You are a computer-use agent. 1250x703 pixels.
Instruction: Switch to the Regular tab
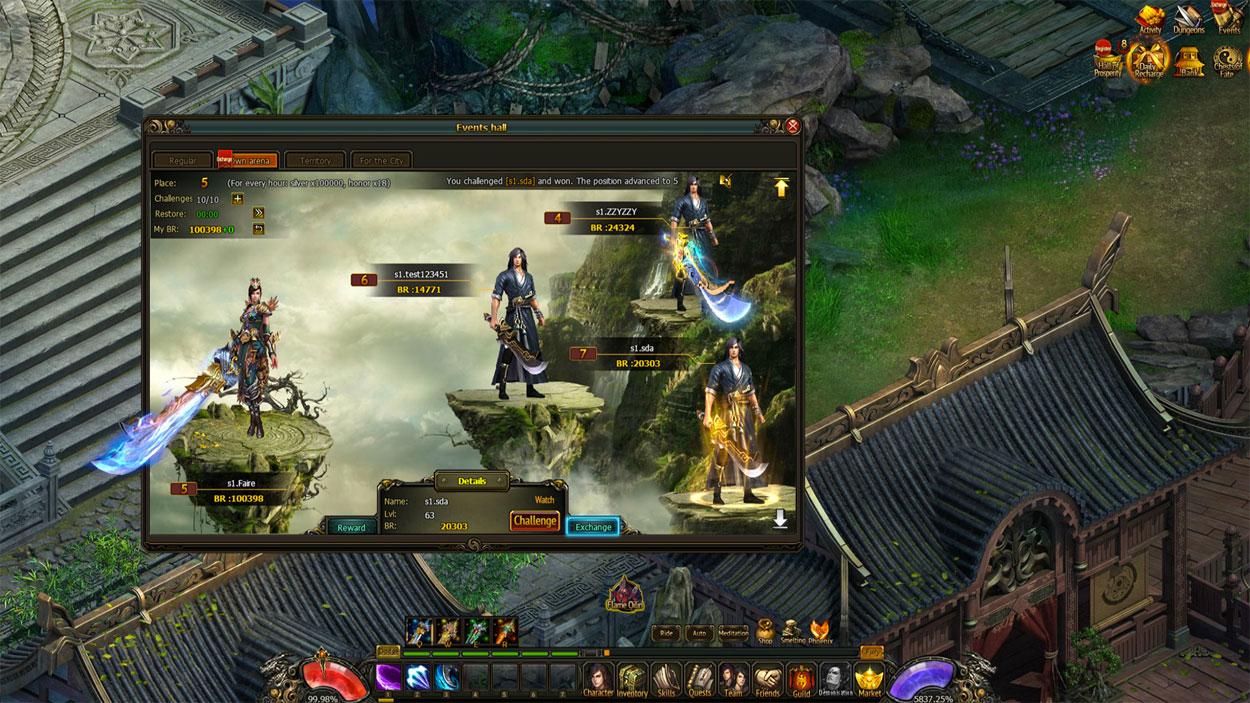pyautogui.click(x=182, y=160)
